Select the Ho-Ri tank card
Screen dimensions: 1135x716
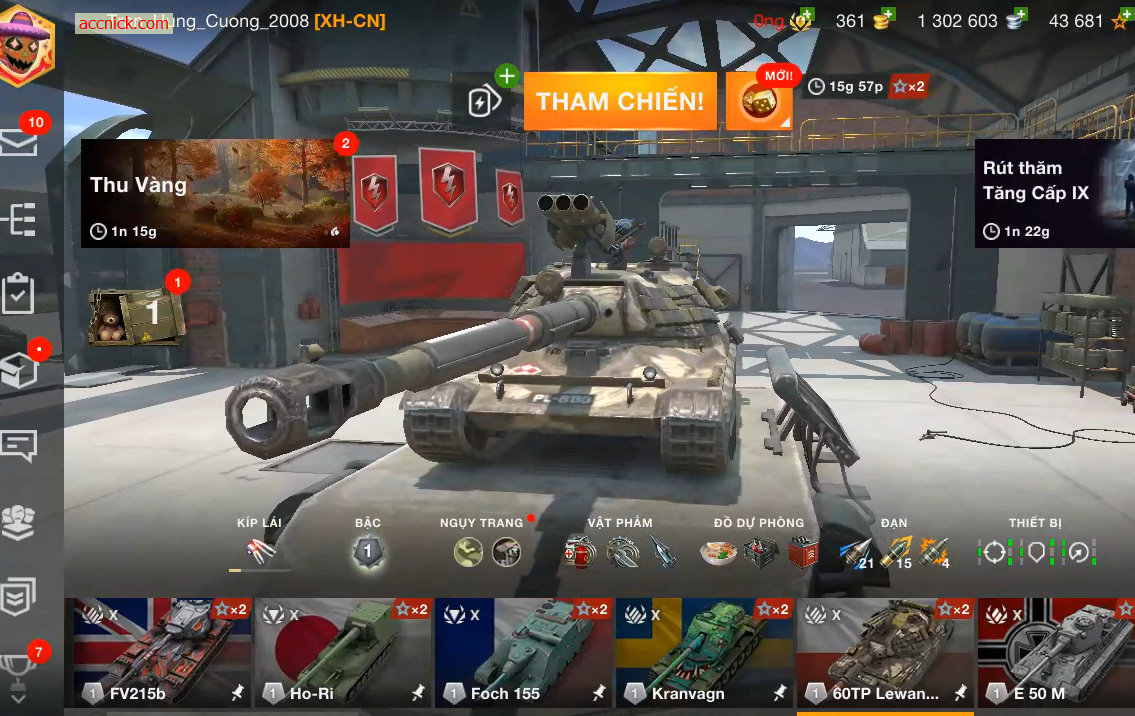[x=342, y=653]
